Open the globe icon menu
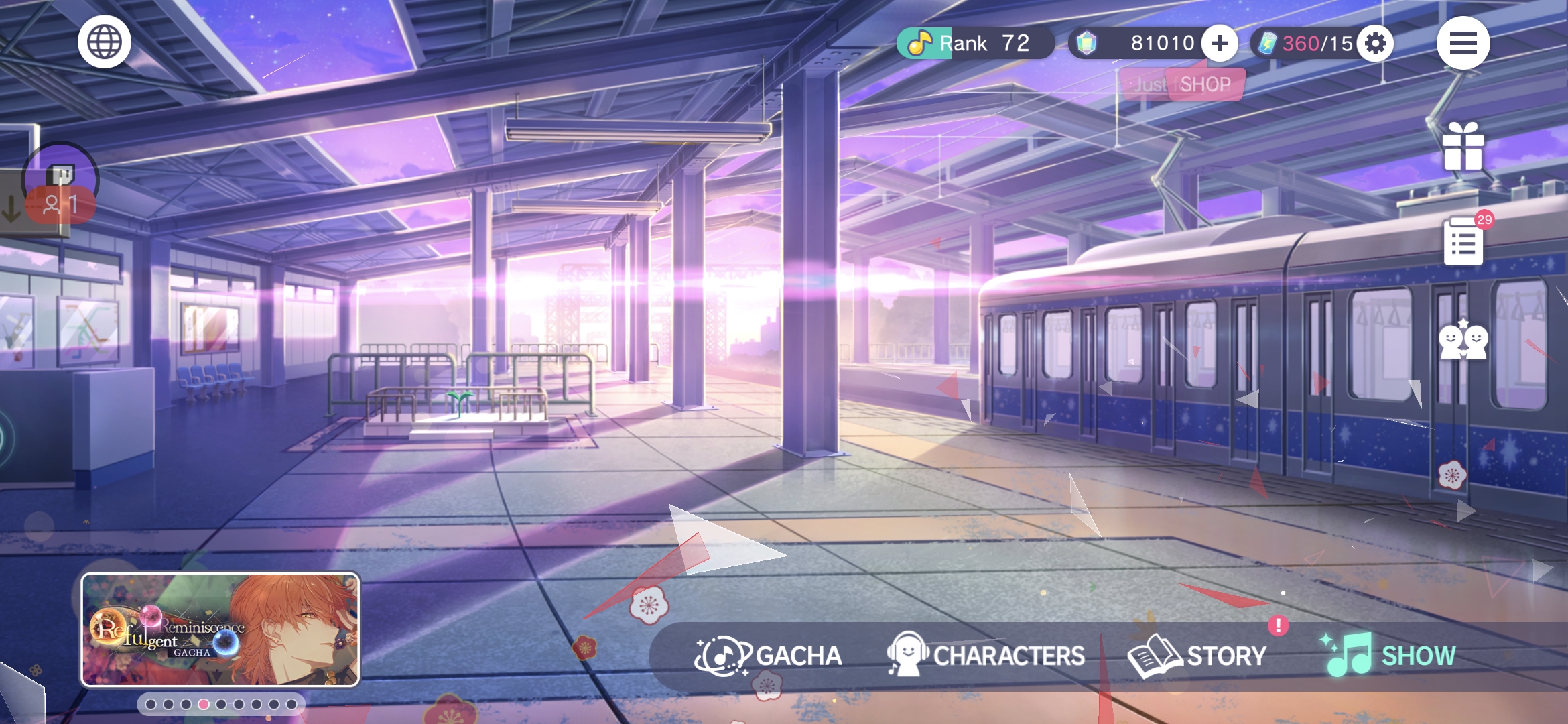The image size is (1568, 724). [104, 42]
